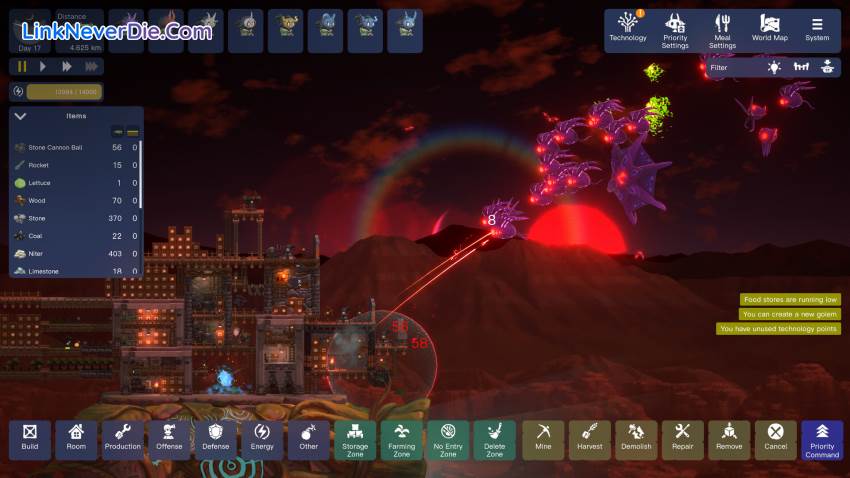Click the Priority Command button

pyautogui.click(x=822, y=439)
